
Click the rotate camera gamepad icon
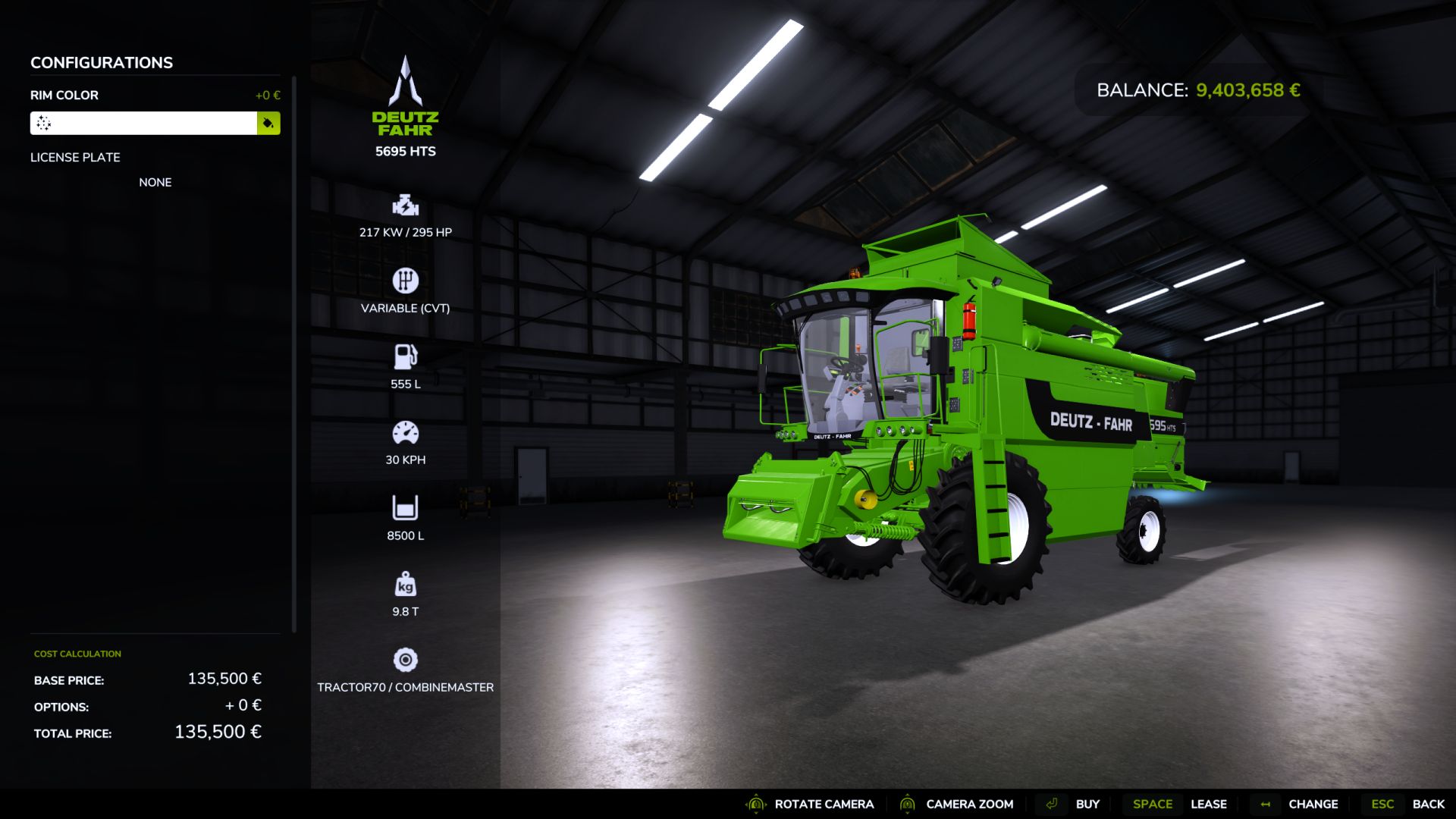(x=755, y=804)
